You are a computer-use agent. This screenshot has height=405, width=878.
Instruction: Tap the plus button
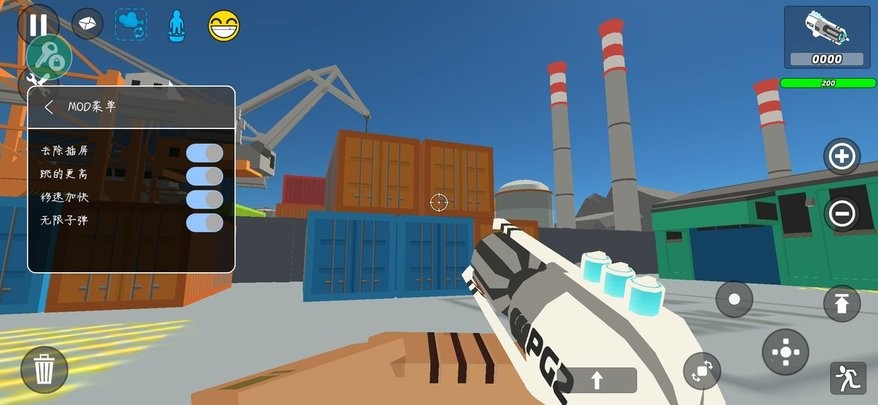pyautogui.click(x=841, y=156)
